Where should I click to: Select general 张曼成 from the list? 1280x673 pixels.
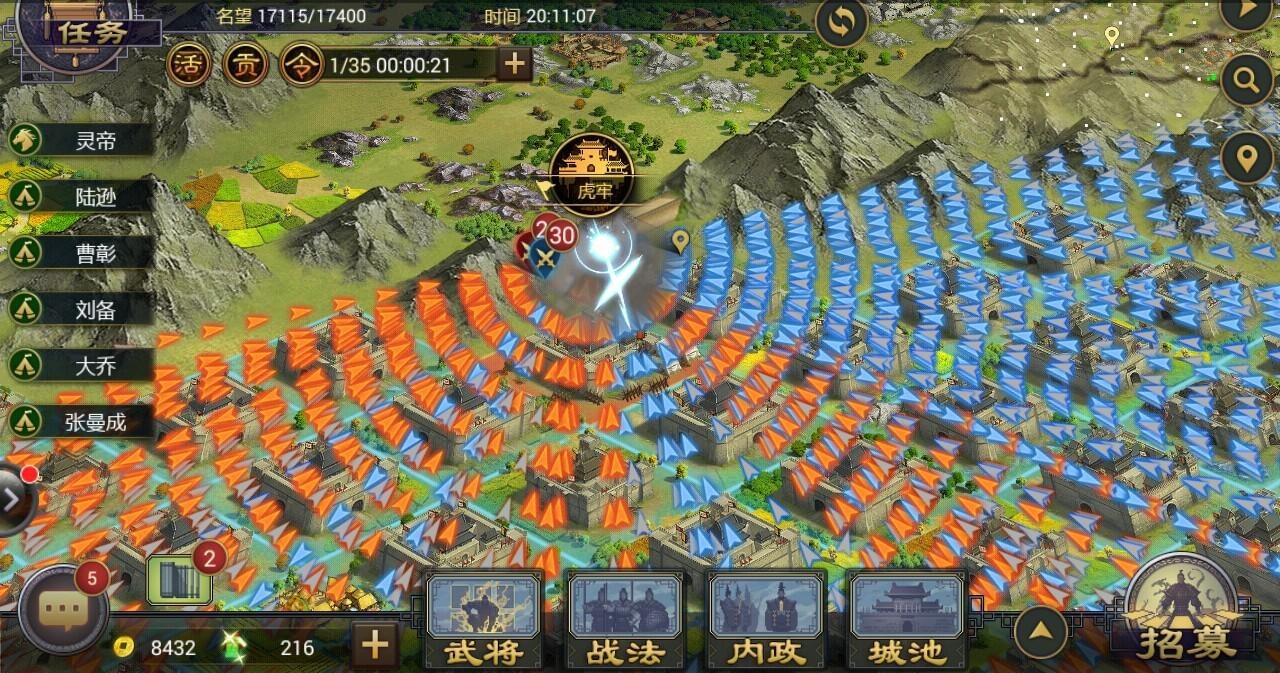[x=82, y=421]
